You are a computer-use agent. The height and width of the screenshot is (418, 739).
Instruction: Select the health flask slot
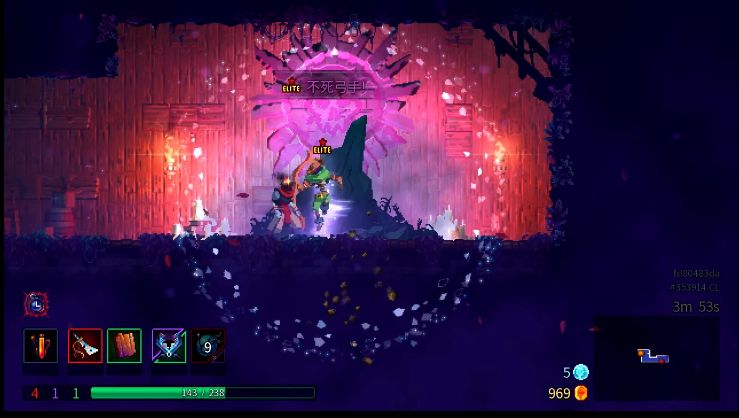(40, 346)
